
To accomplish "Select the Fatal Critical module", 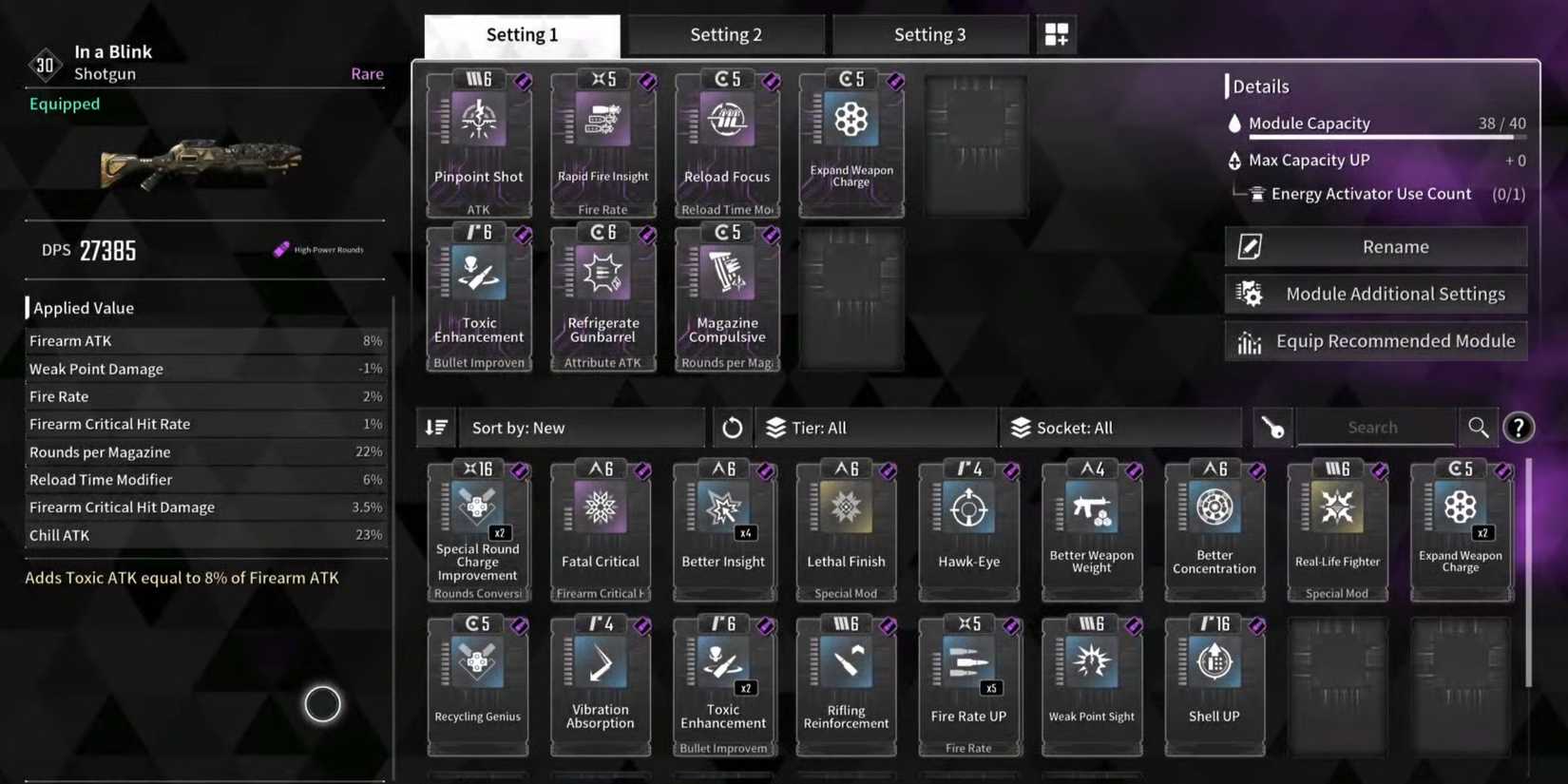I will (600, 527).
